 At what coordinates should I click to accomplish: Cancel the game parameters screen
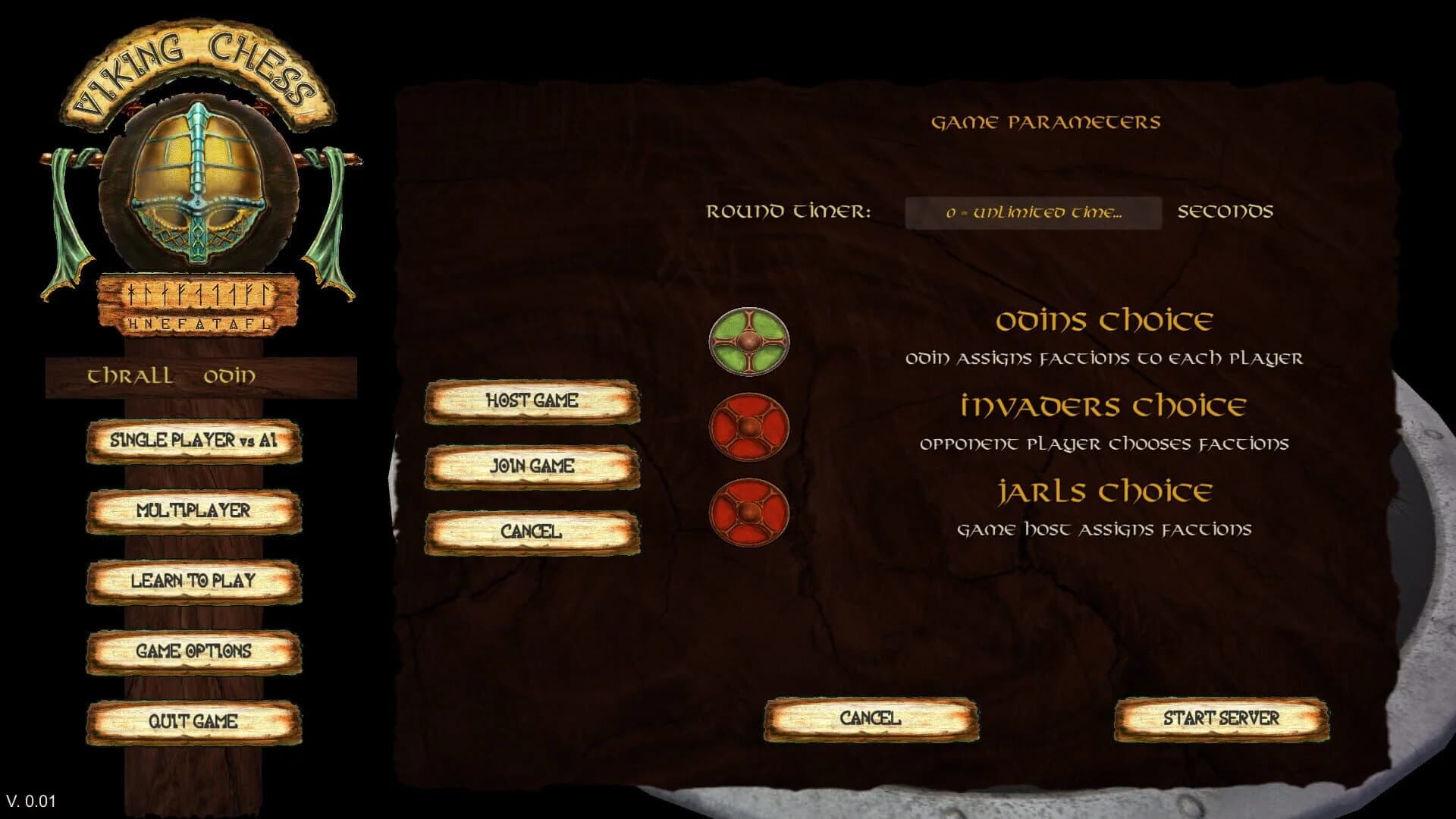870,716
